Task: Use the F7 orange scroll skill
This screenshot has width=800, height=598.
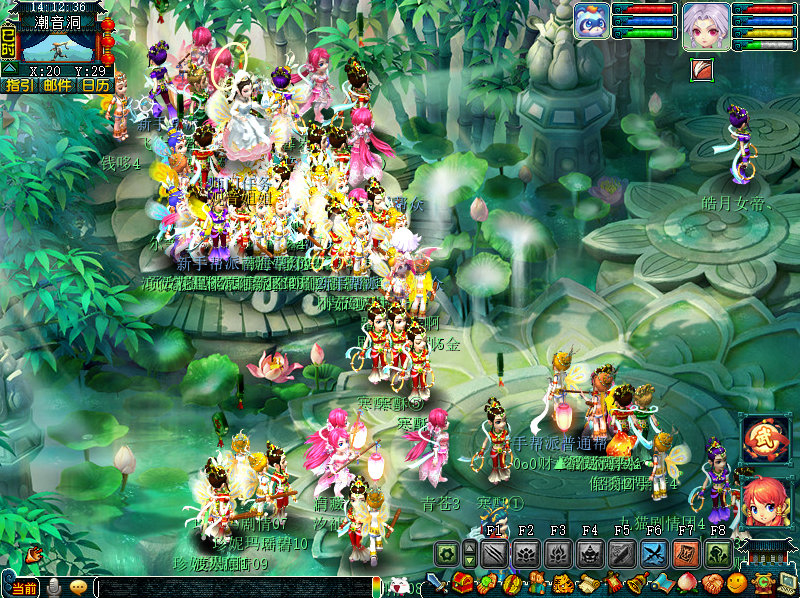Action: click(686, 553)
